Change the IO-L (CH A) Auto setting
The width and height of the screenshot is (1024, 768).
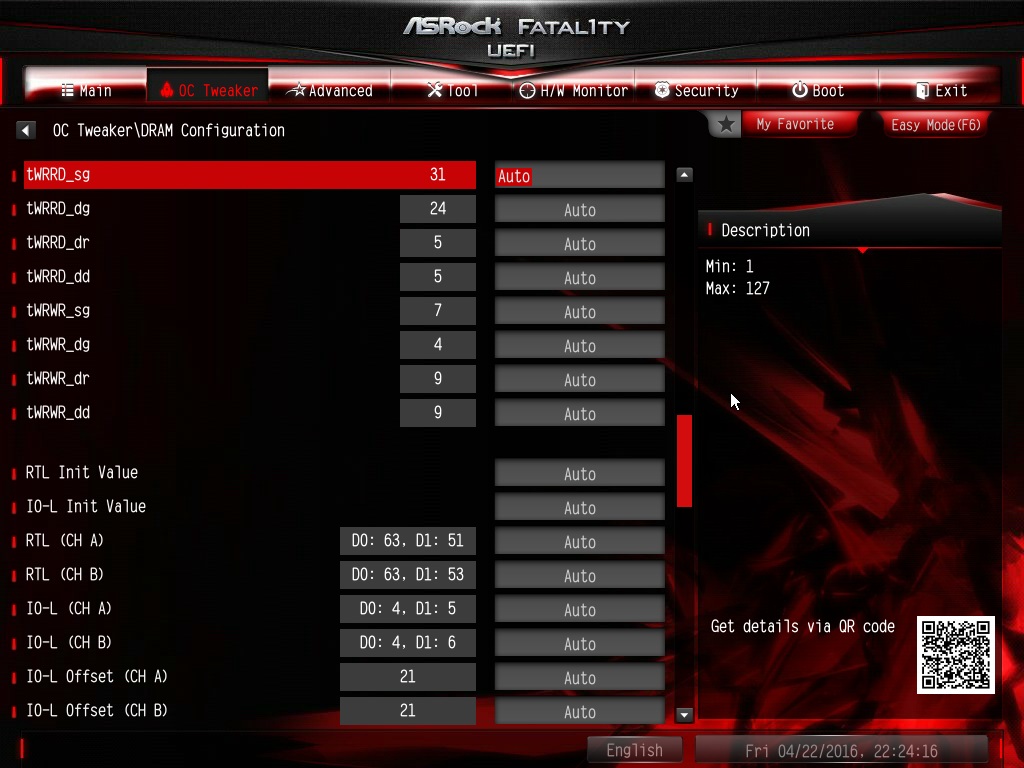(x=579, y=609)
